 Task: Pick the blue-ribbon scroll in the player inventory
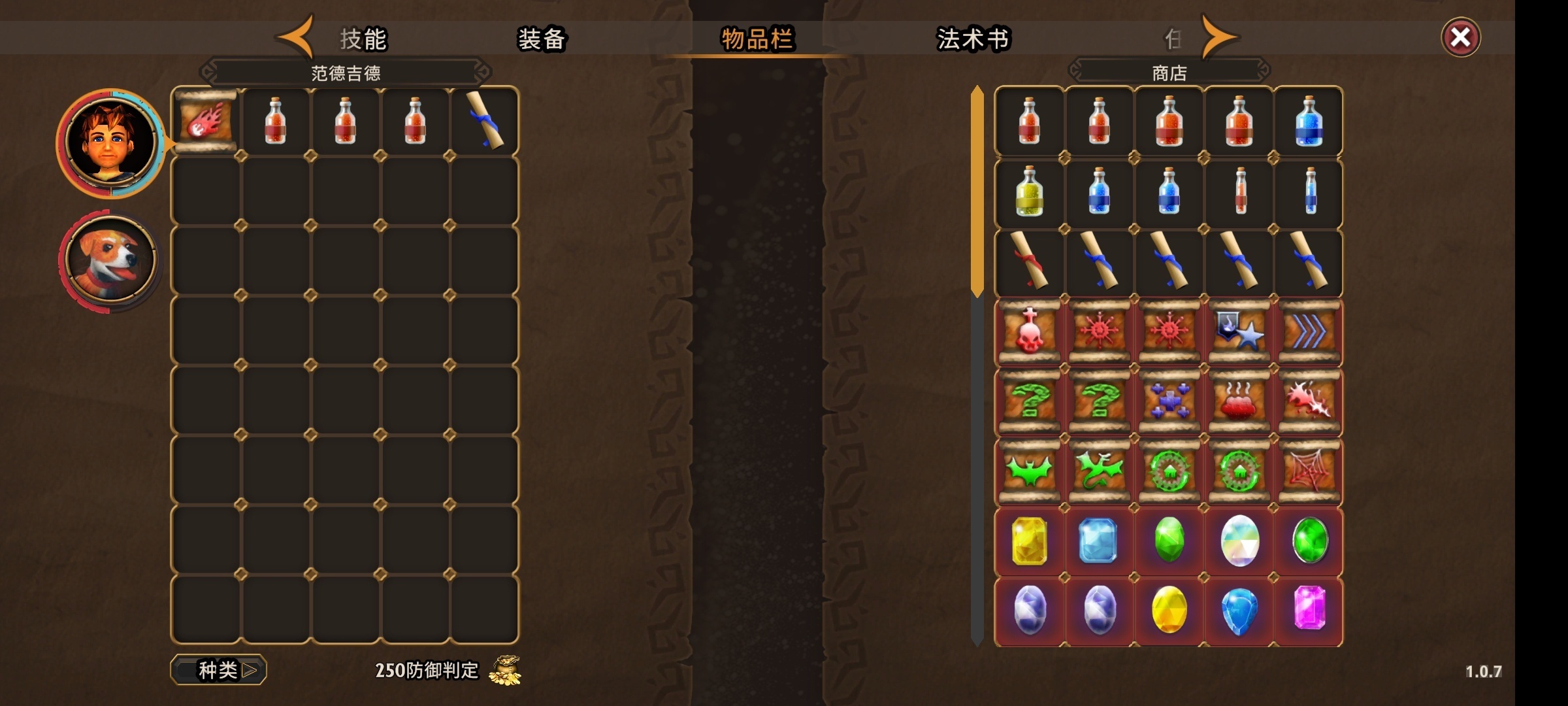click(485, 122)
